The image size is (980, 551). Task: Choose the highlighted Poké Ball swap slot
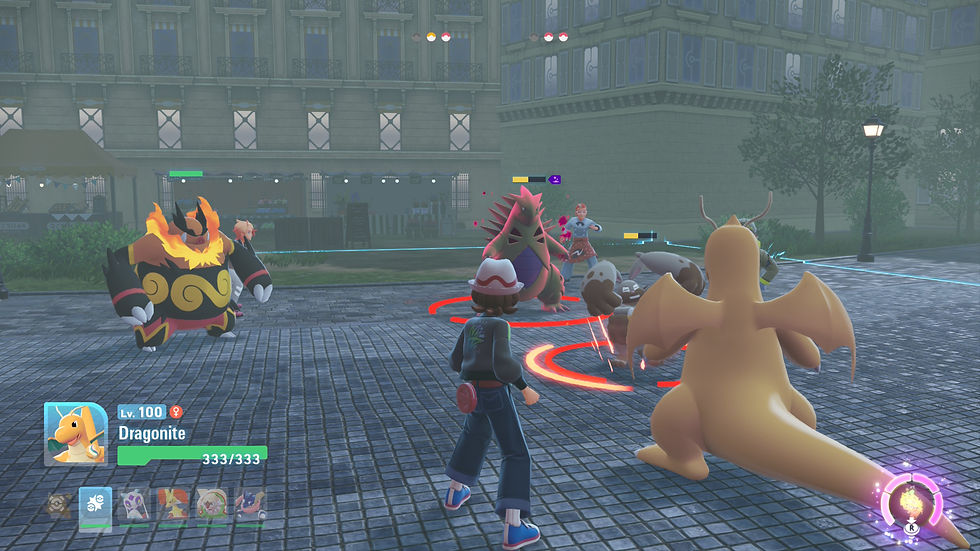(x=95, y=504)
